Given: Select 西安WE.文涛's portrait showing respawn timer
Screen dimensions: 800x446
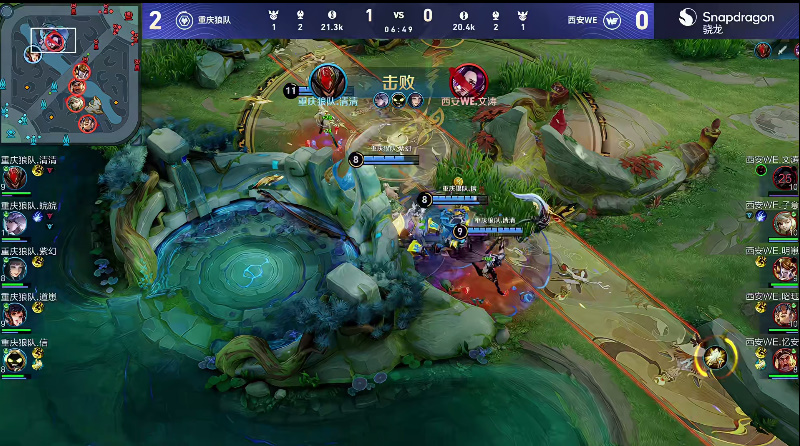Looking at the screenshot, I should (x=785, y=178).
